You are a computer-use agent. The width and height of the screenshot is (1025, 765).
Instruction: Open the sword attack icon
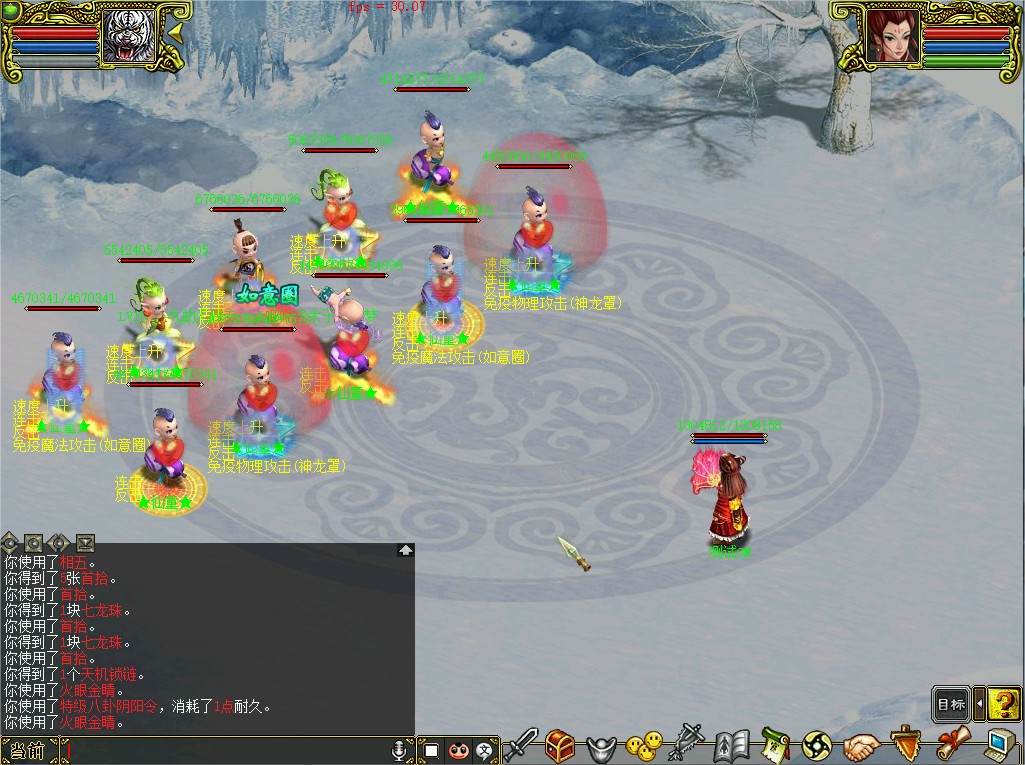tap(521, 745)
